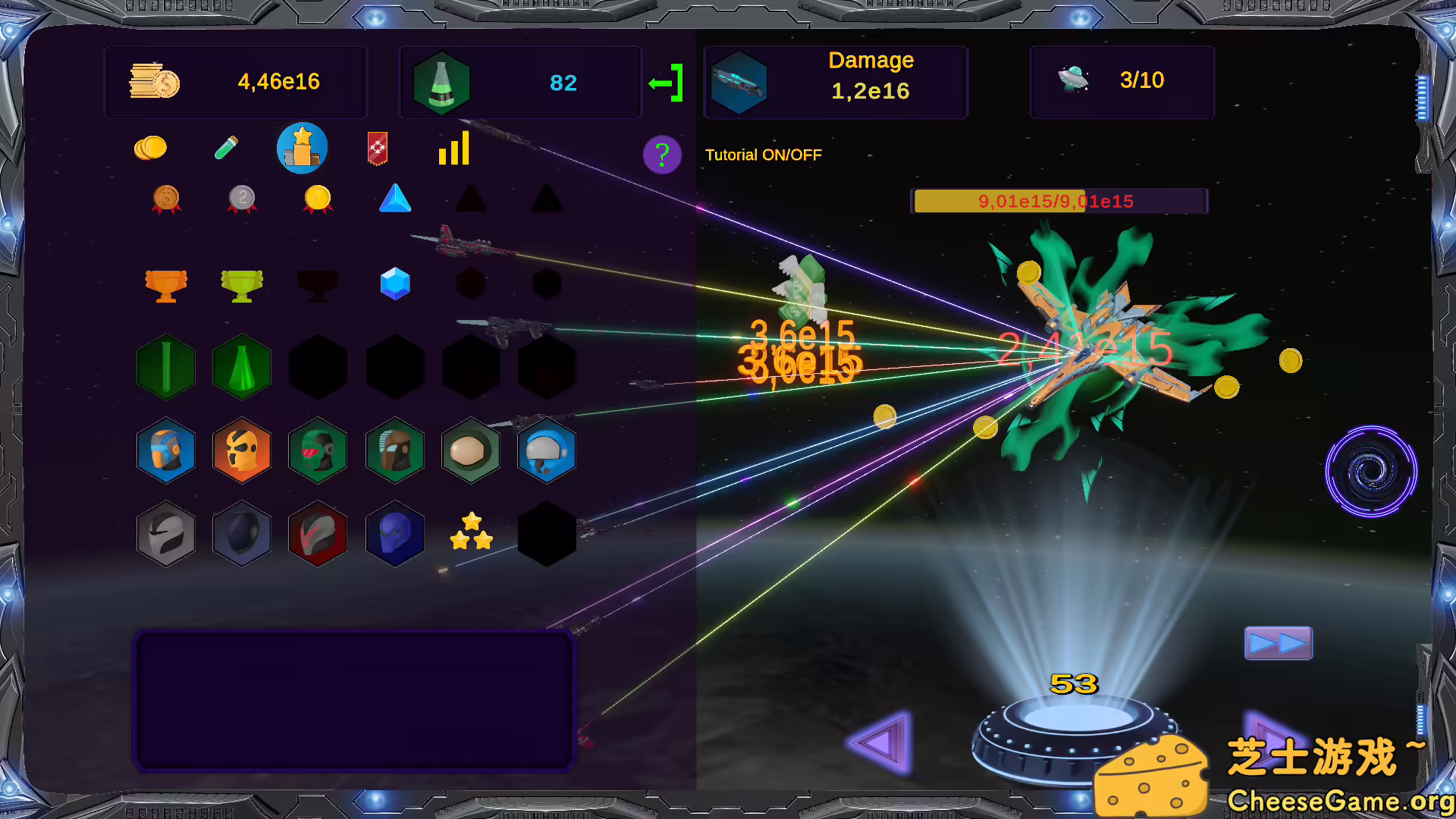Enable the fast-forward speed button

[x=1278, y=642]
